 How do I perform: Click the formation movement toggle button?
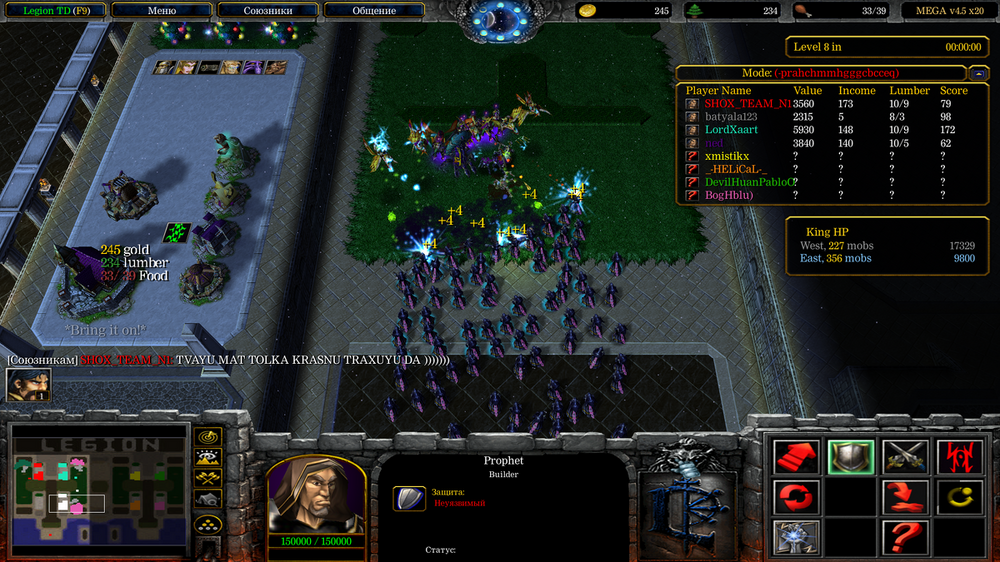pos(207,524)
